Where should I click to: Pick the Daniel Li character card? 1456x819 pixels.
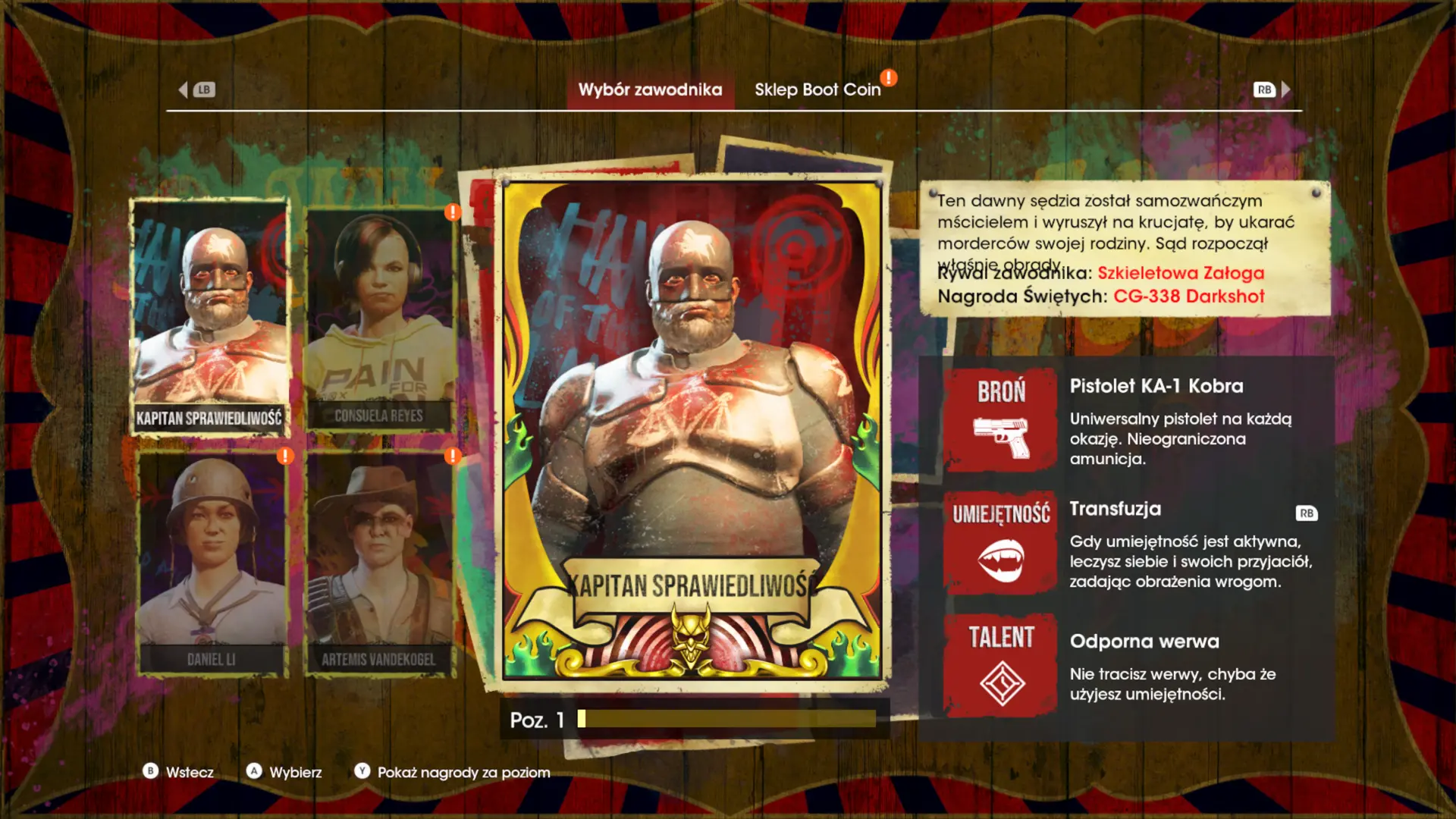pos(212,563)
